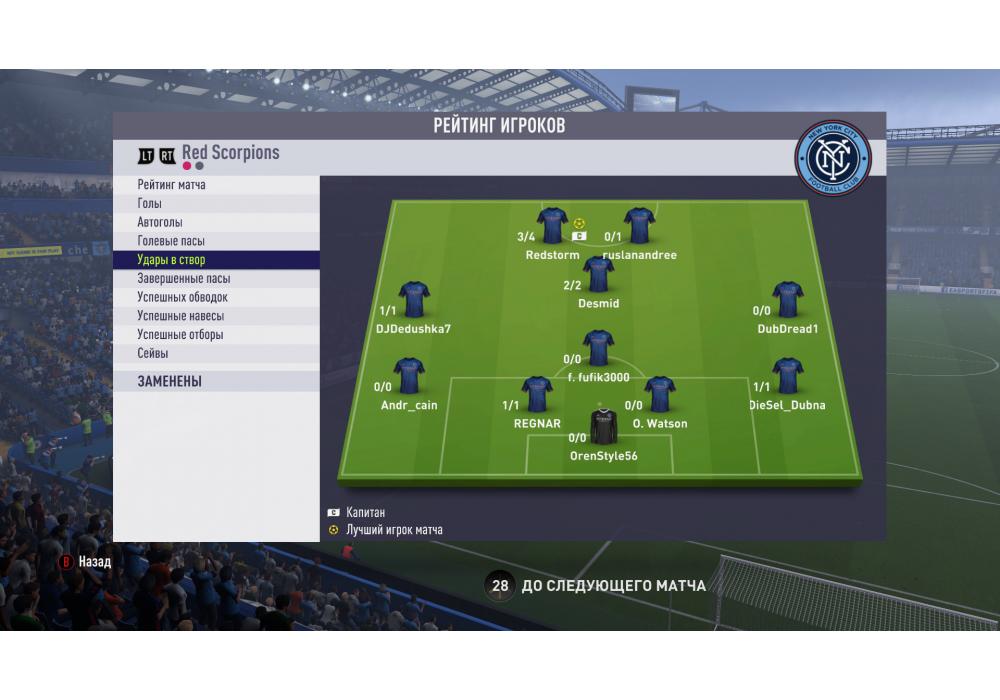Viewport: 1000px width, 700px height.
Task: Choose defender Andr_cain
Action: tap(409, 376)
